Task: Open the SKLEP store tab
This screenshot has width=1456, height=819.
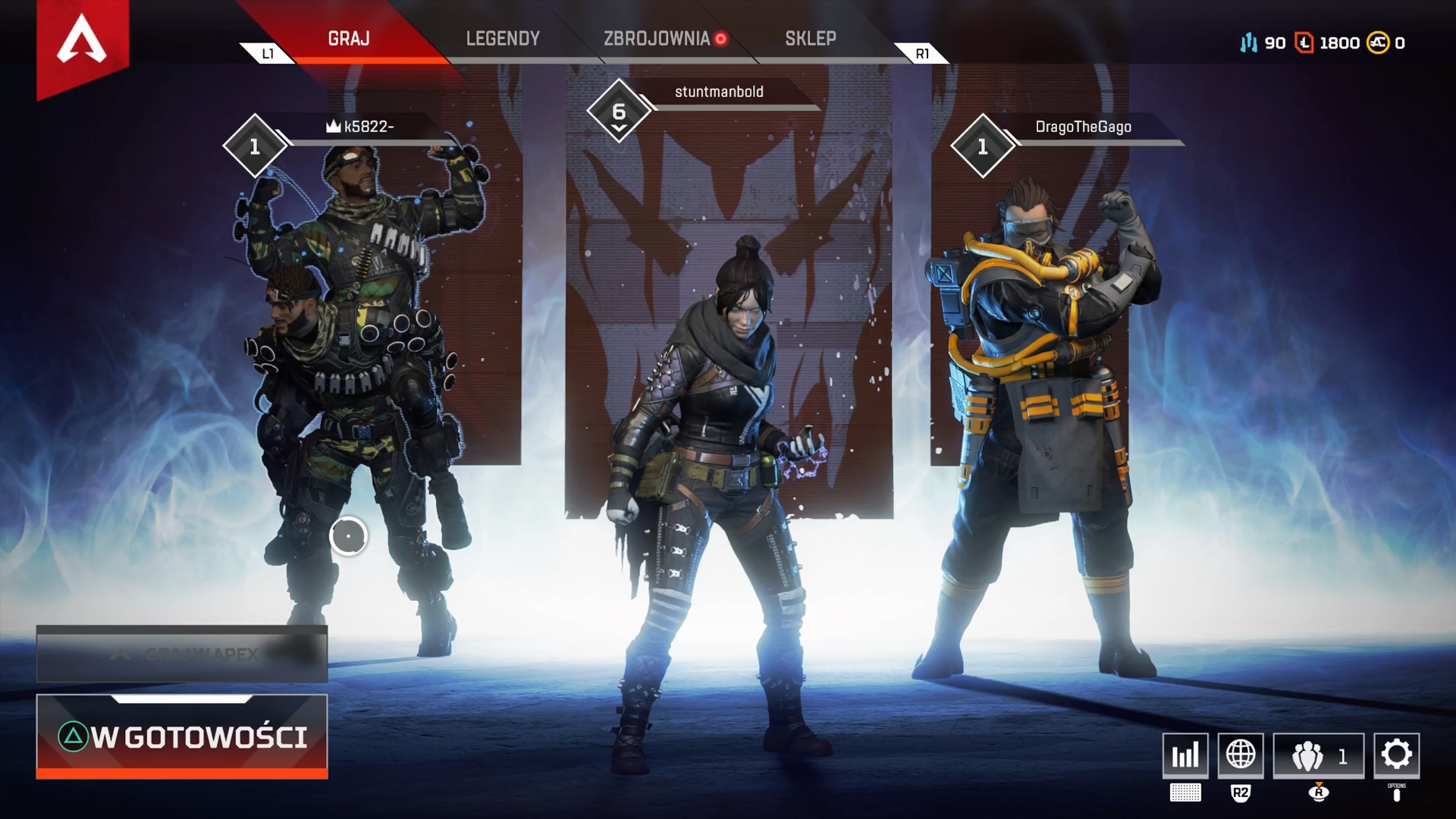Action: coord(811,39)
